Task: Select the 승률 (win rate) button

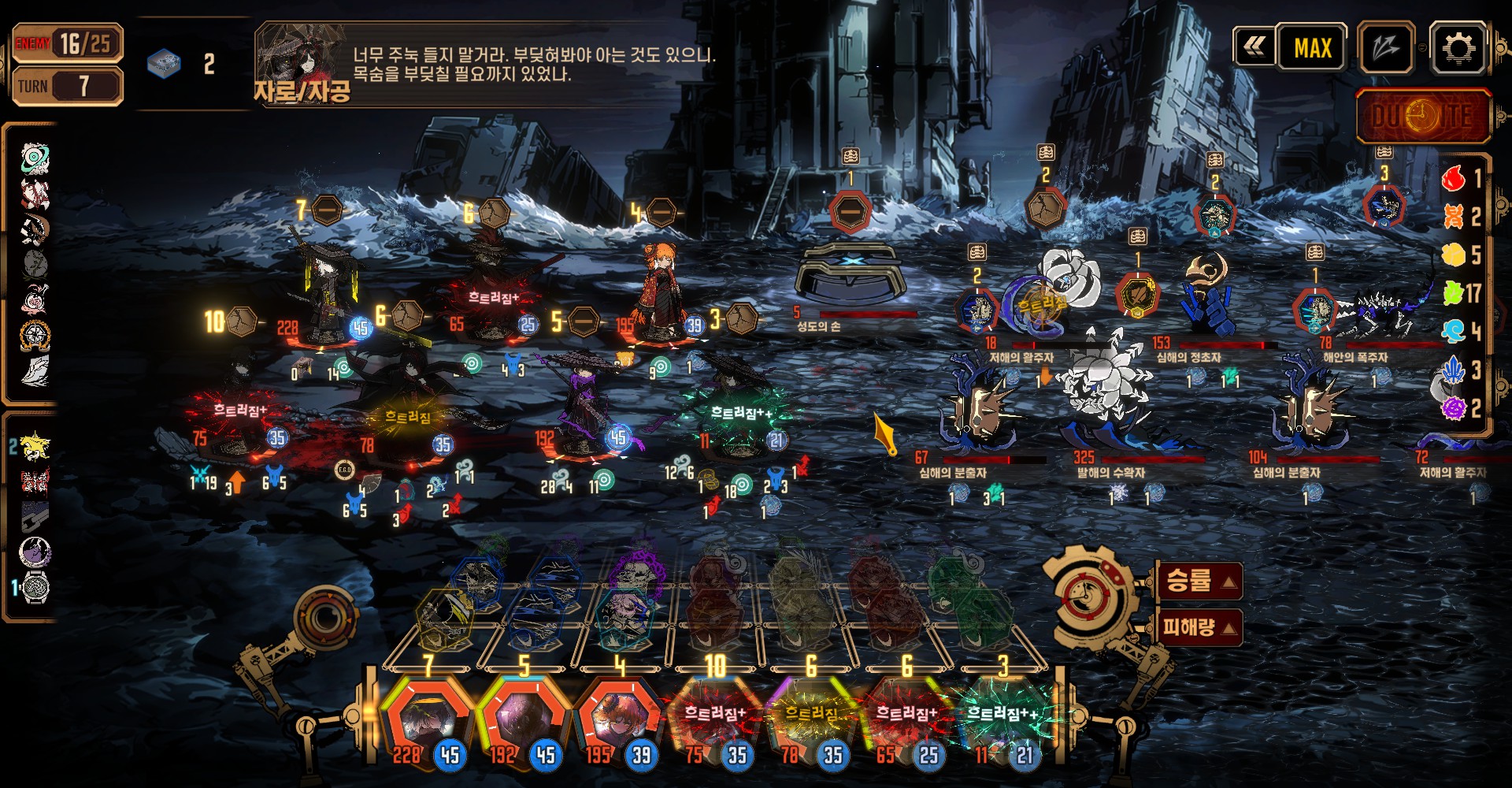Action: 1199,582
